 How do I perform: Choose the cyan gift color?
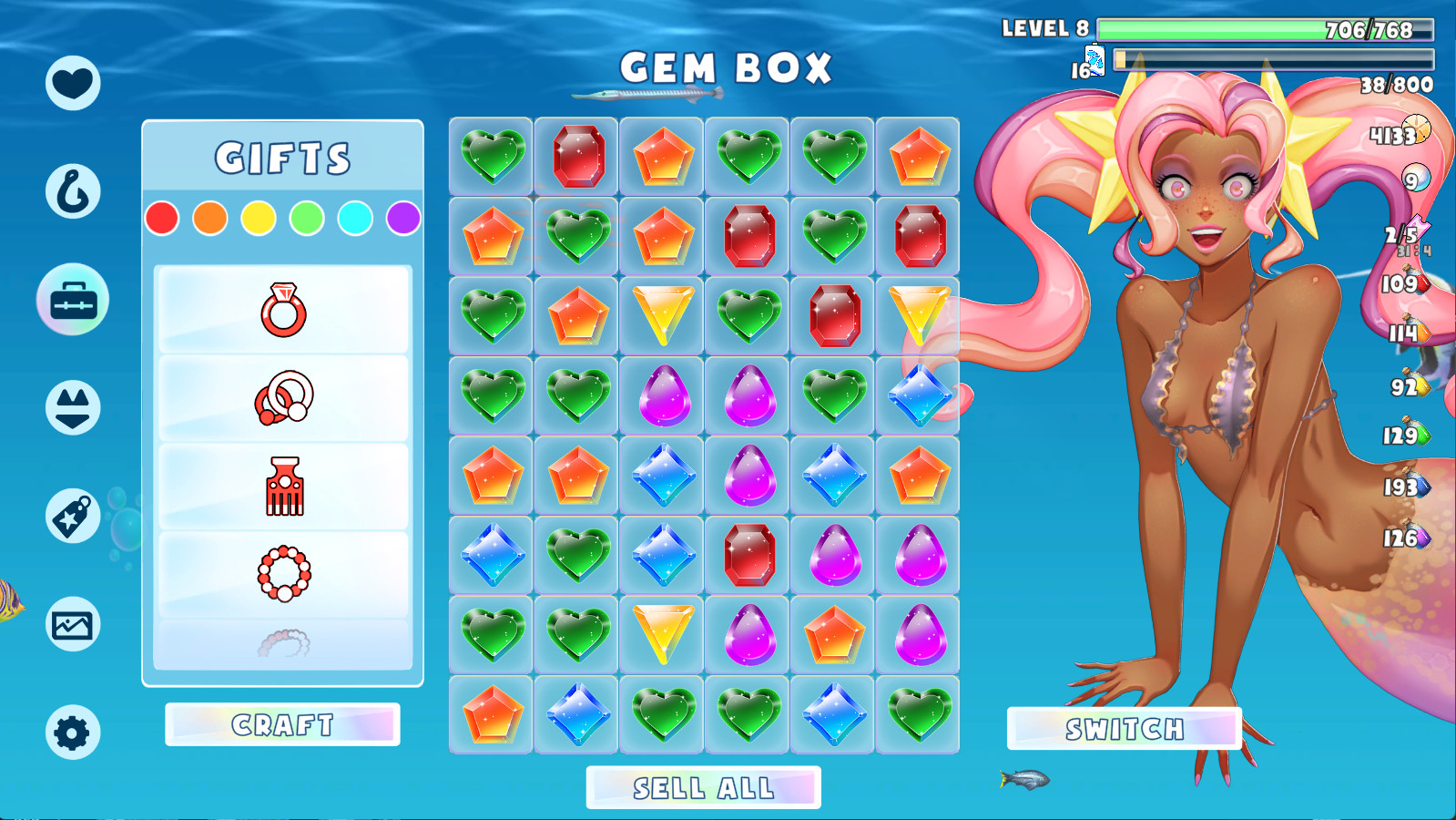pyautogui.click(x=355, y=219)
